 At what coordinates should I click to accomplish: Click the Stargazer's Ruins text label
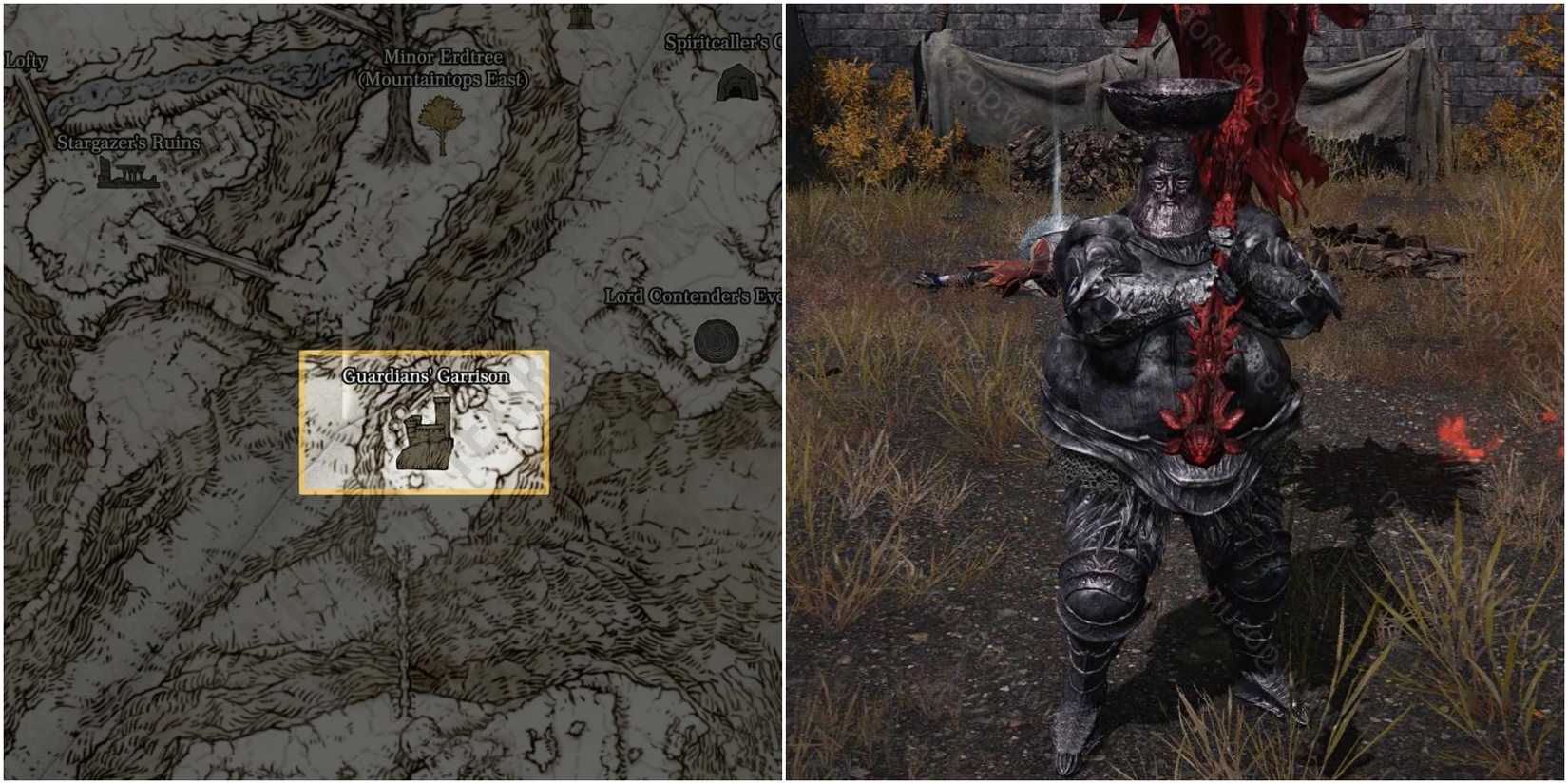point(126,144)
